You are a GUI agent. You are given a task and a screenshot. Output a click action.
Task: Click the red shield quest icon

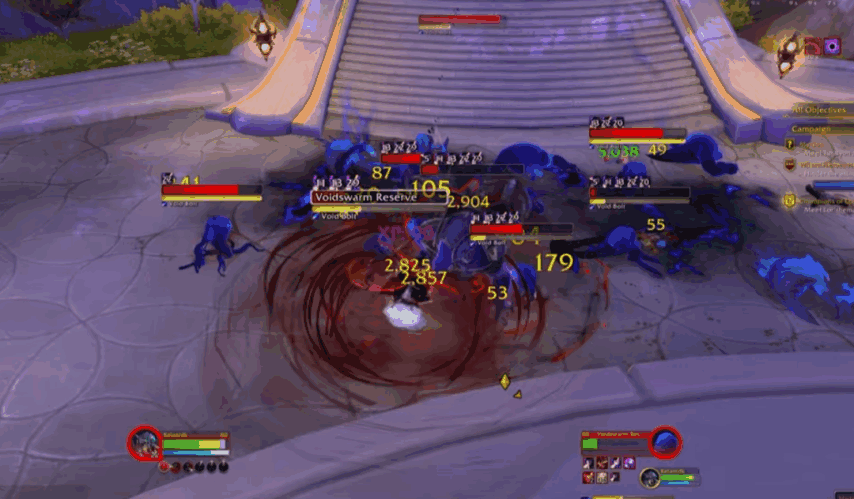pyautogui.click(x=790, y=165)
